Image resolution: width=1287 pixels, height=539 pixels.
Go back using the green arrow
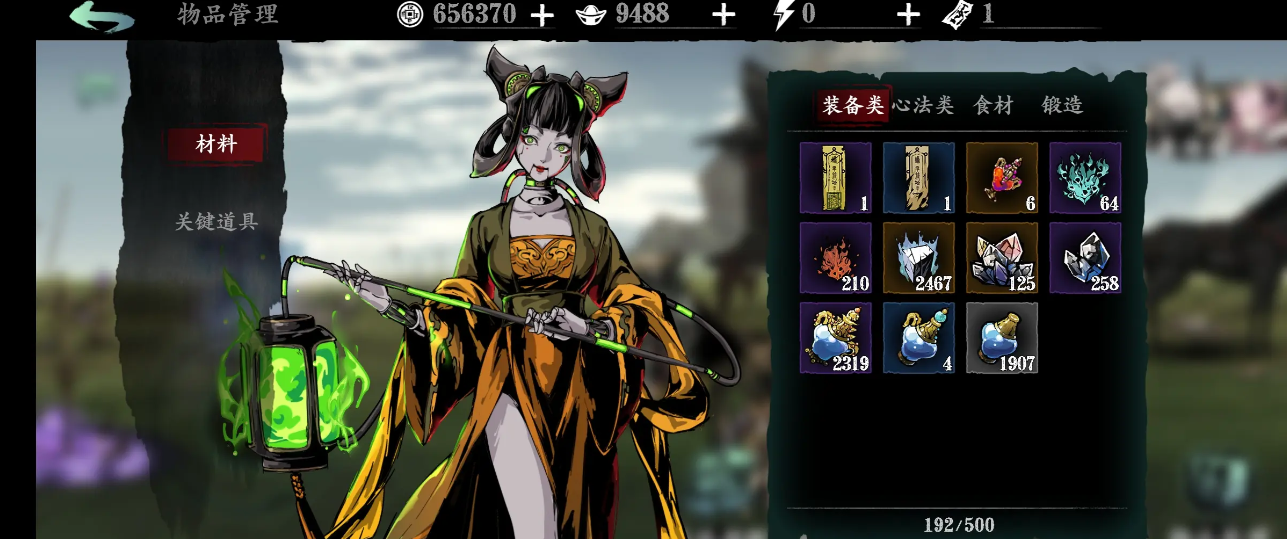(102, 16)
